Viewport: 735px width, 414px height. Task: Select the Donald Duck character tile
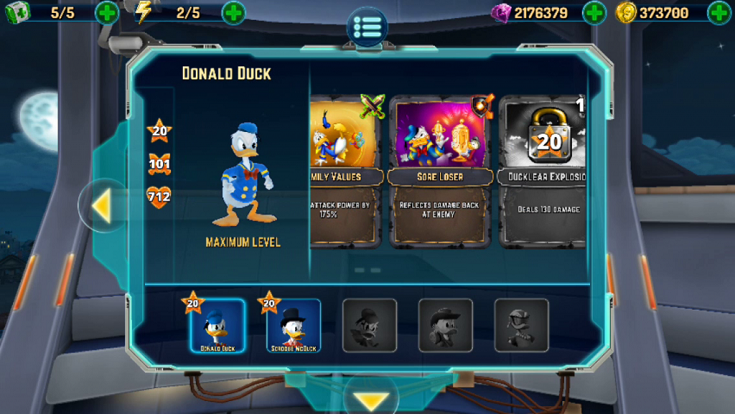point(217,326)
